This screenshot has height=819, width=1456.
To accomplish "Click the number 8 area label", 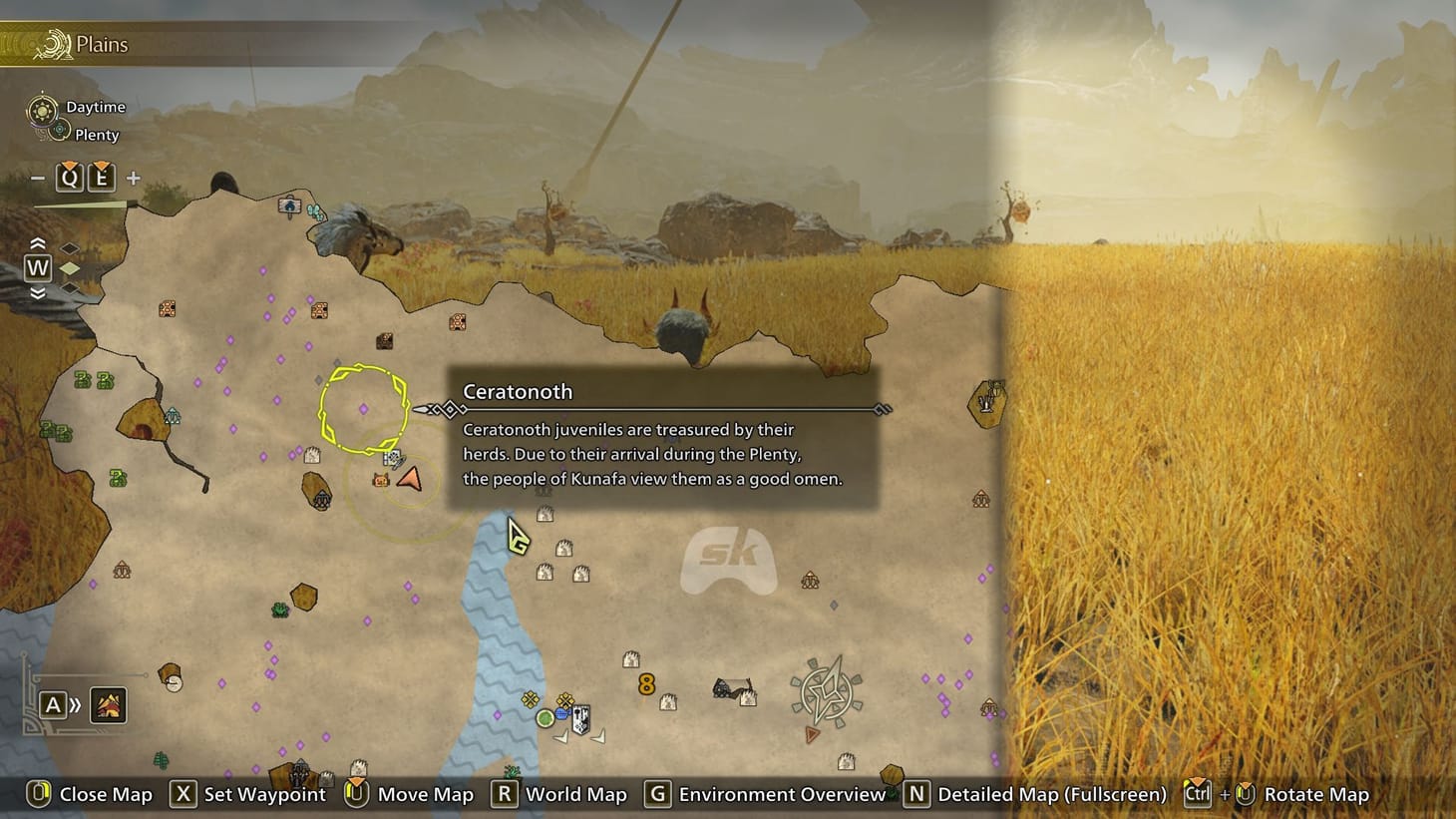I will point(645,683).
